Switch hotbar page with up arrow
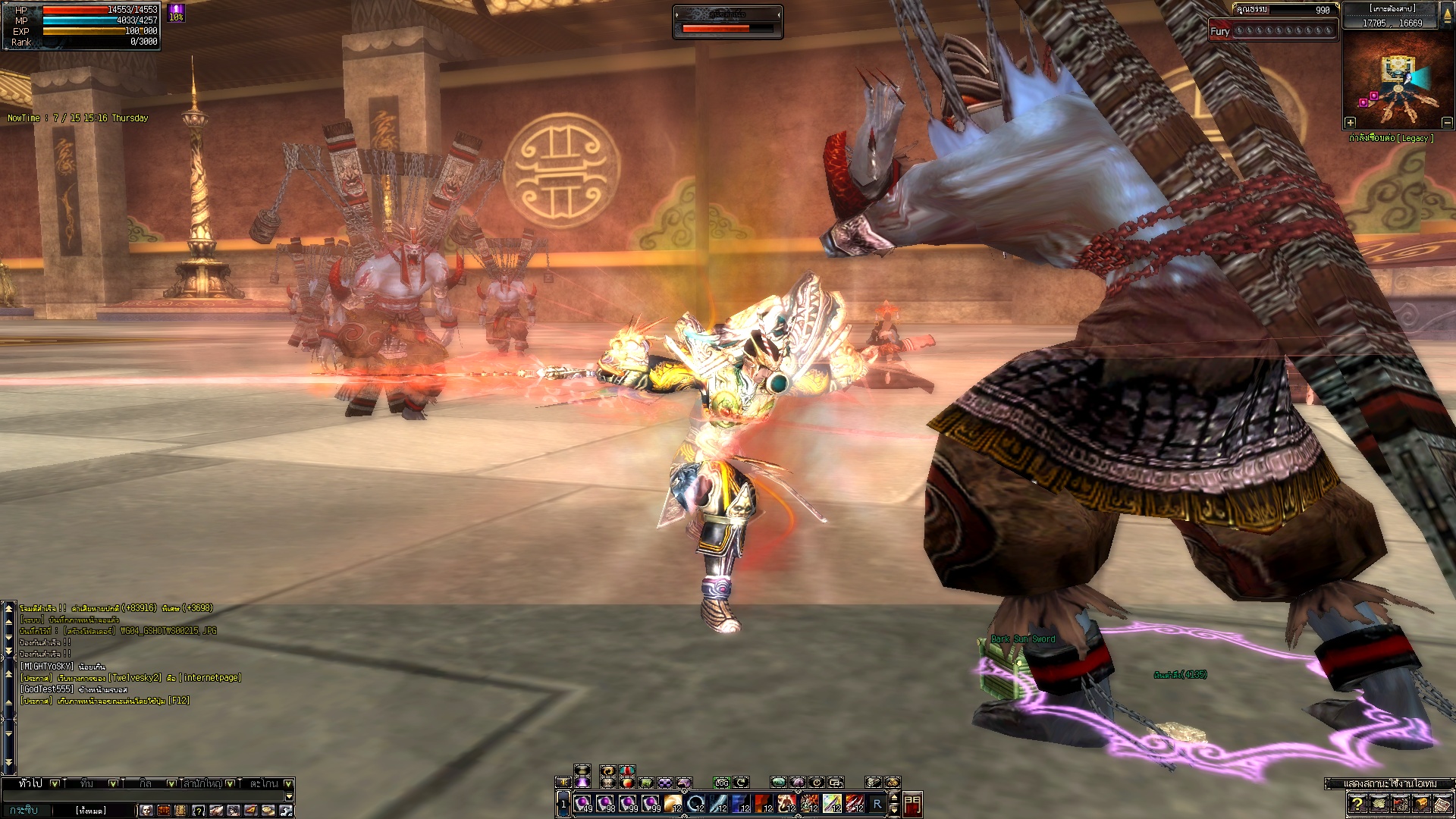The height and width of the screenshot is (819, 1456). tap(894, 797)
